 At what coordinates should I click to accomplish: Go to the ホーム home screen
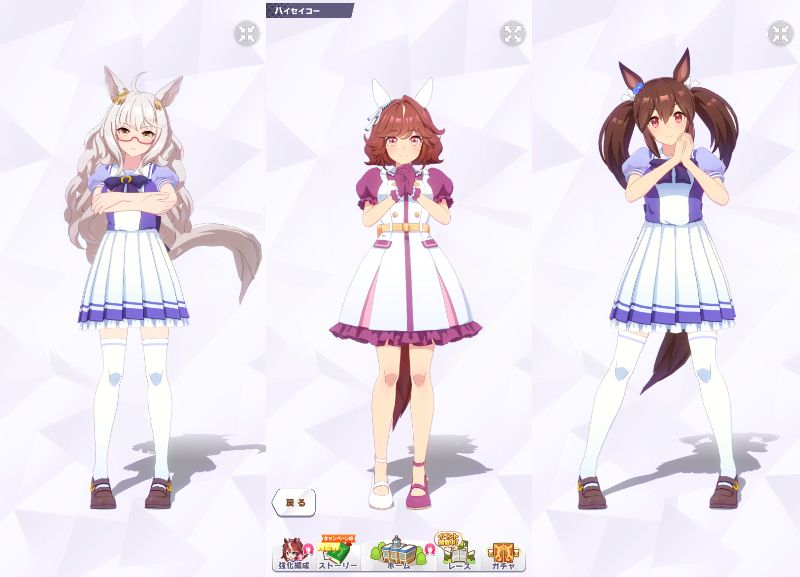coord(398,553)
